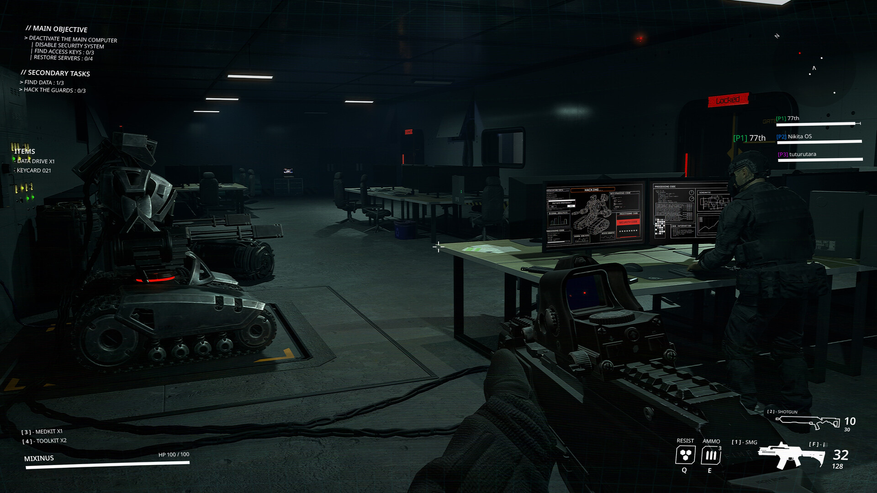Viewport: 877px width, 493px height.
Task: Select the Toolkit consumable entry
Action: coord(44,440)
